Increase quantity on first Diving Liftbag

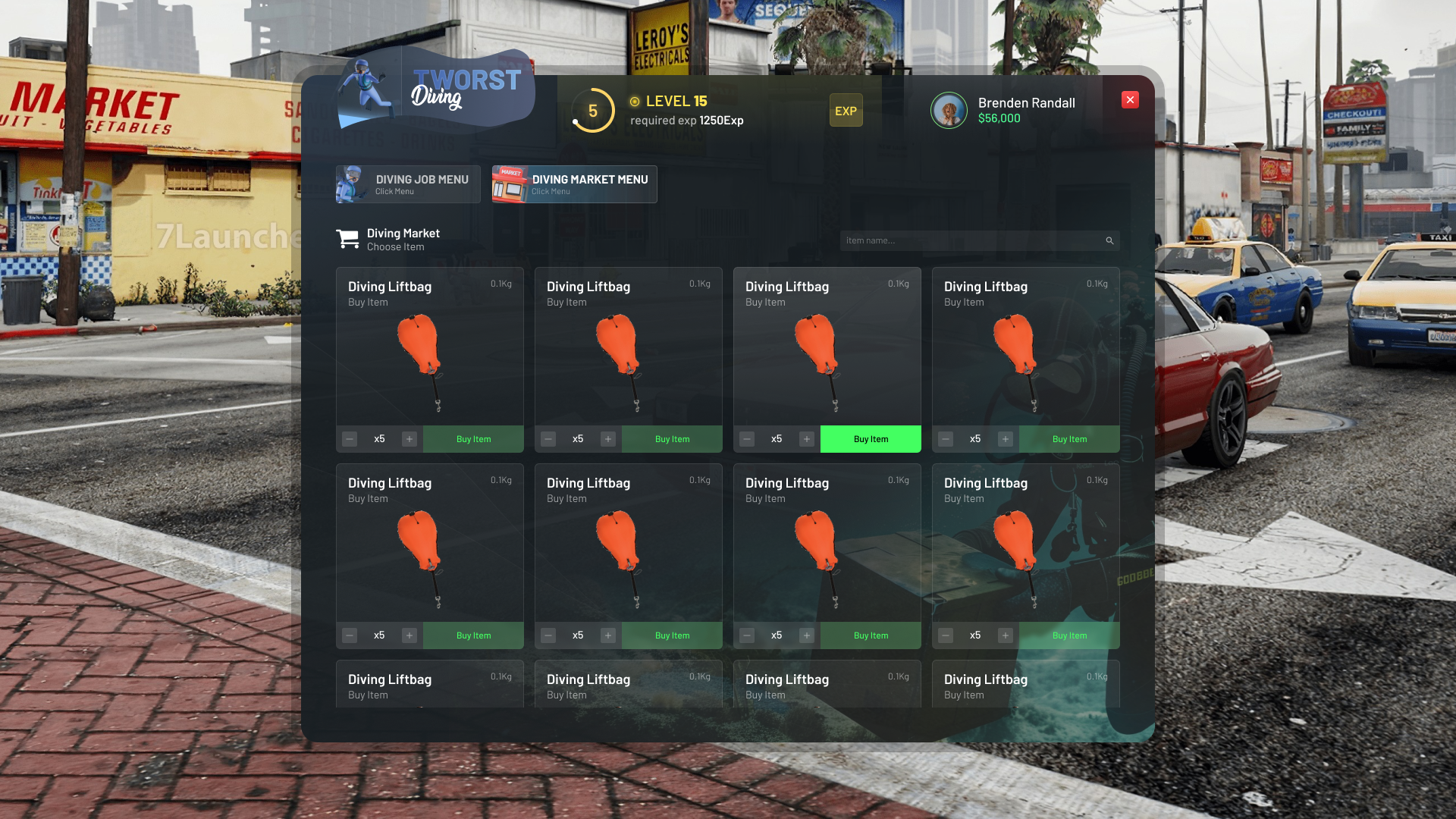tap(409, 438)
